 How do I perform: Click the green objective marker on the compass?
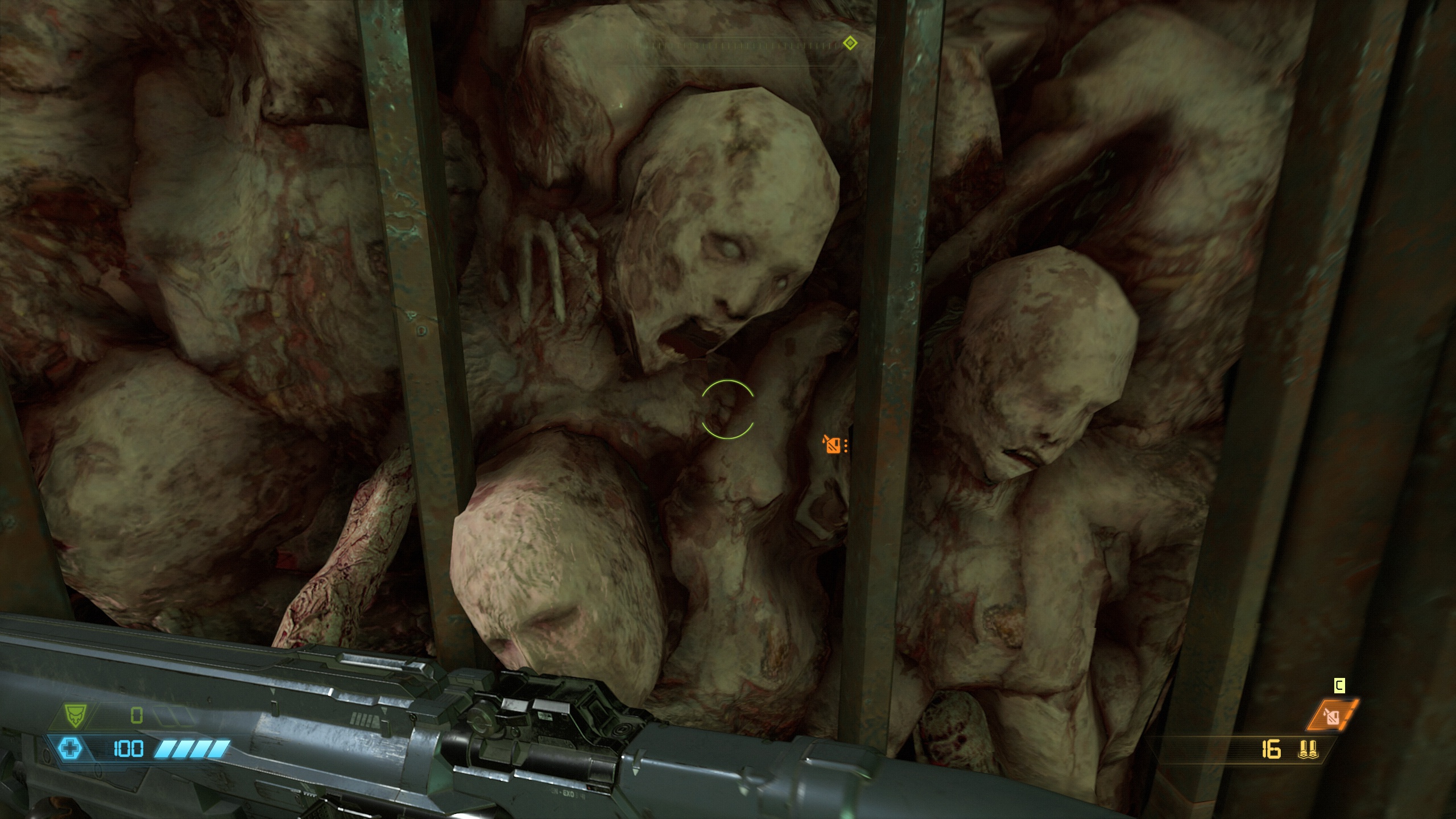[x=850, y=43]
